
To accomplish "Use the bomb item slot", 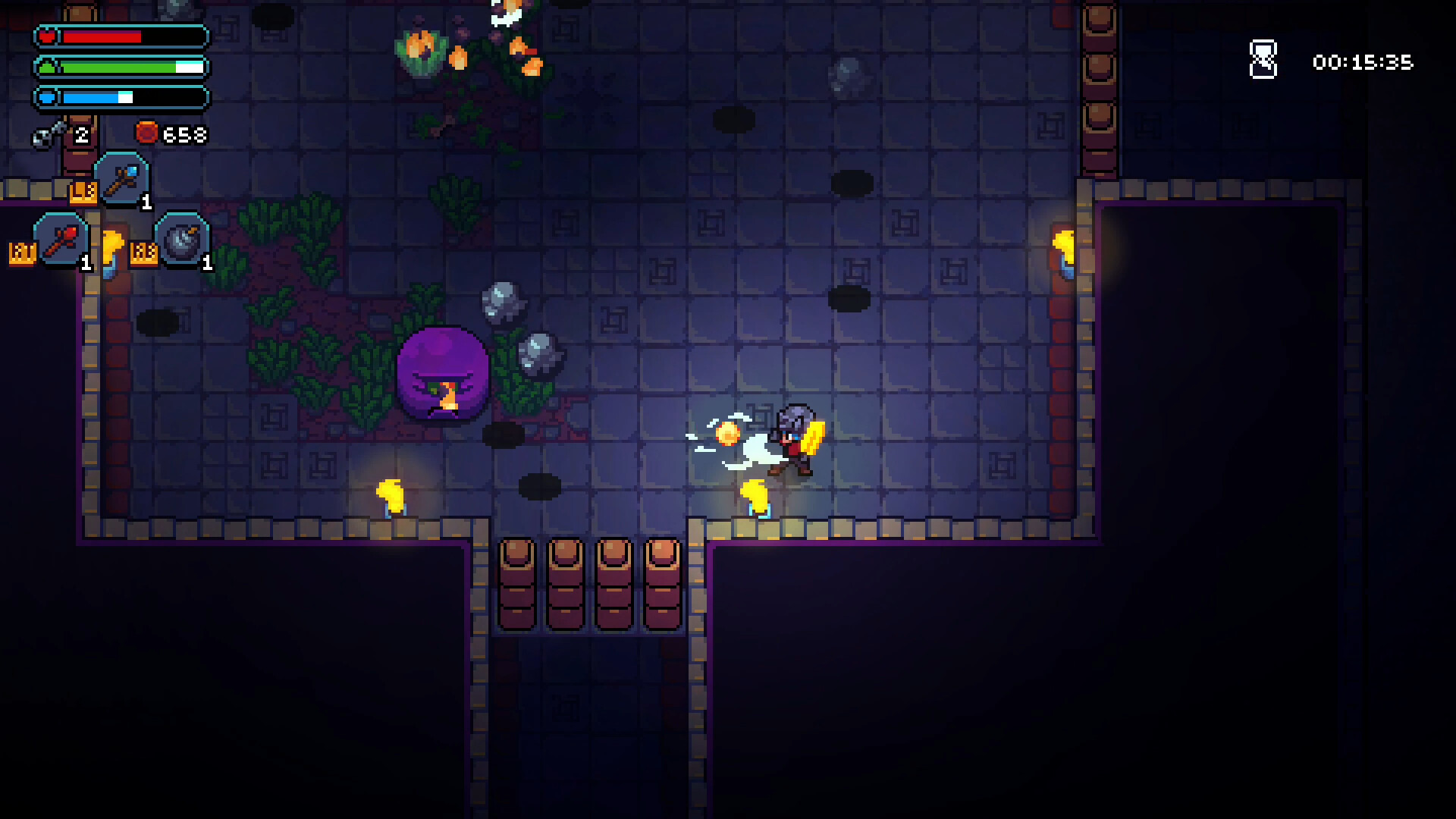I will tap(182, 240).
